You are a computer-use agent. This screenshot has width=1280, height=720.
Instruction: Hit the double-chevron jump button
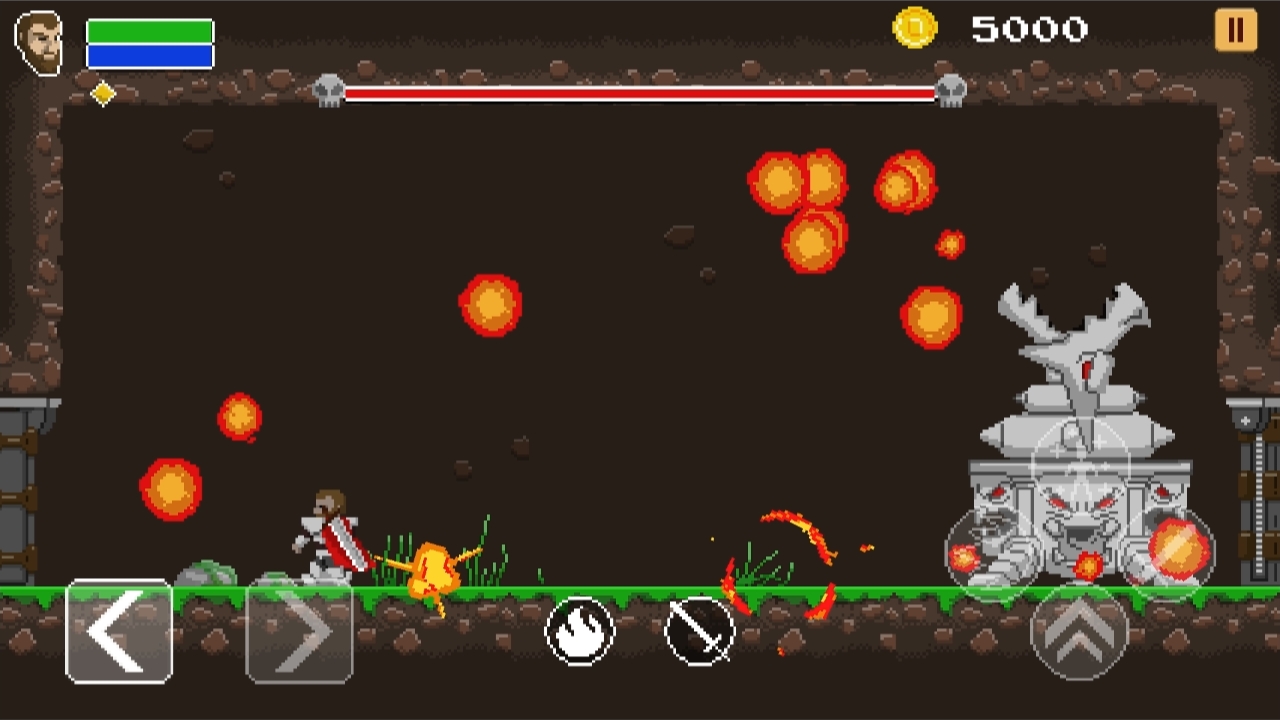coord(1079,631)
